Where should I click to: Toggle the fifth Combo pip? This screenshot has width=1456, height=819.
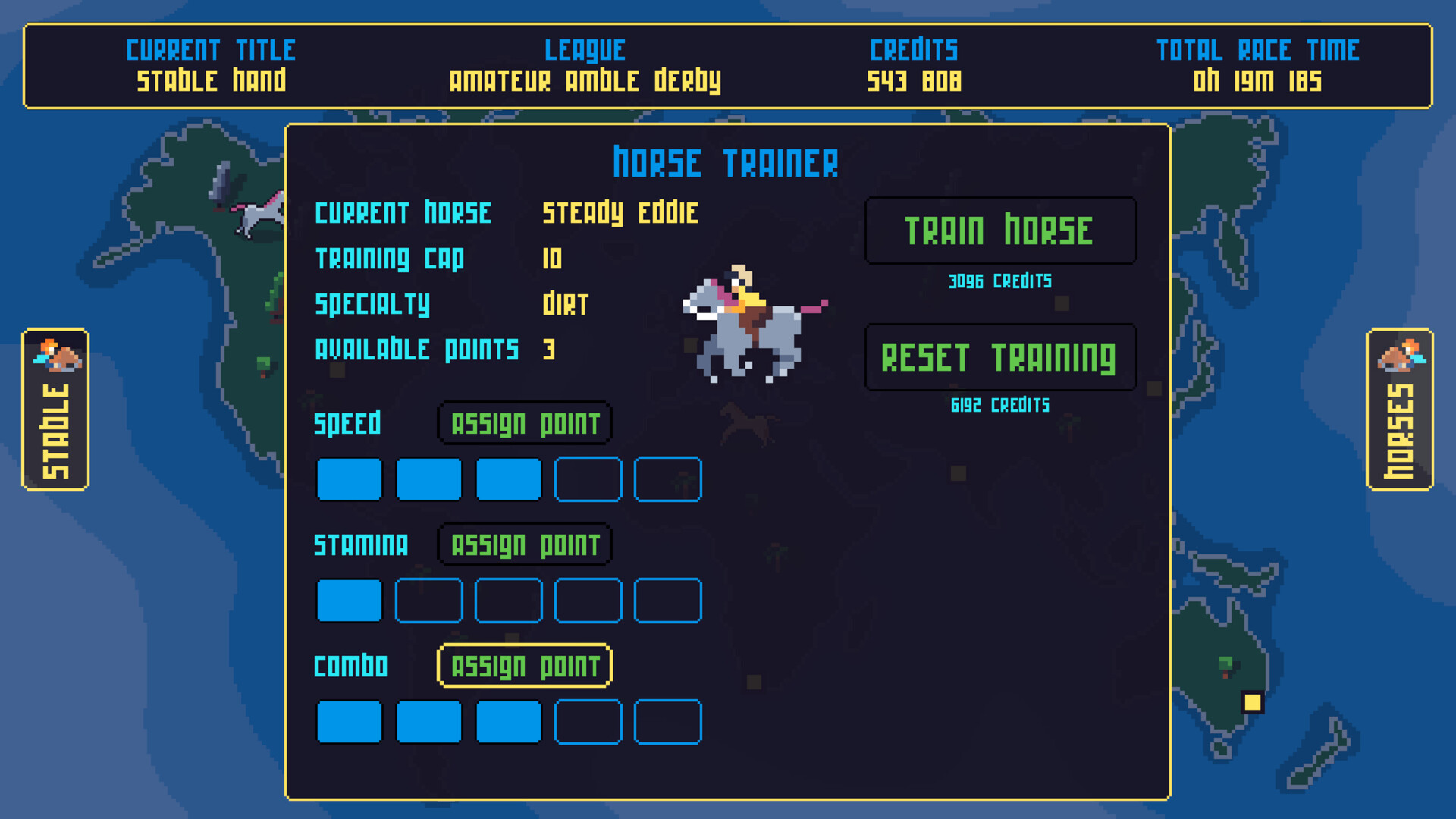(x=667, y=721)
